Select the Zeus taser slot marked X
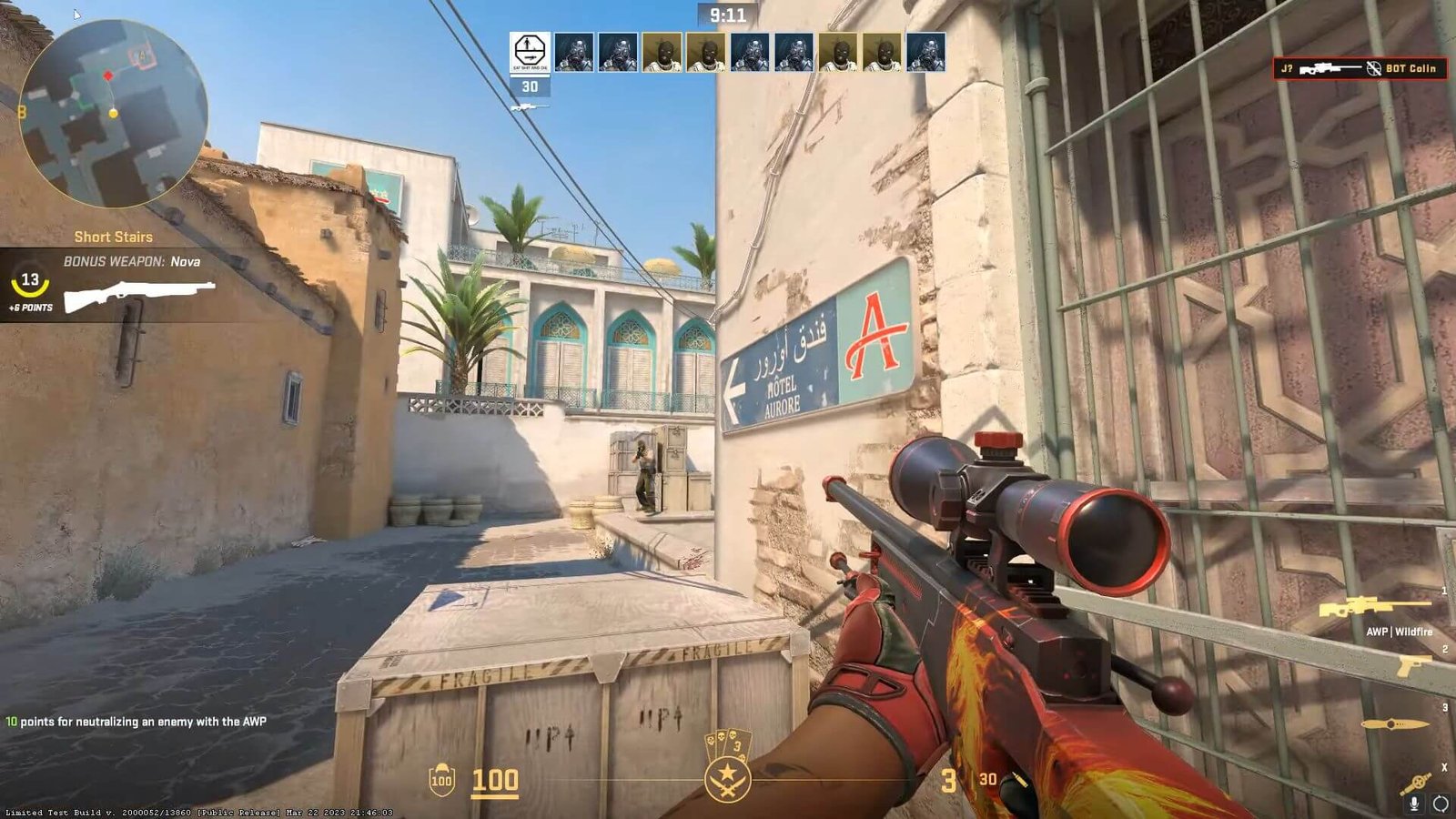 1416,783
